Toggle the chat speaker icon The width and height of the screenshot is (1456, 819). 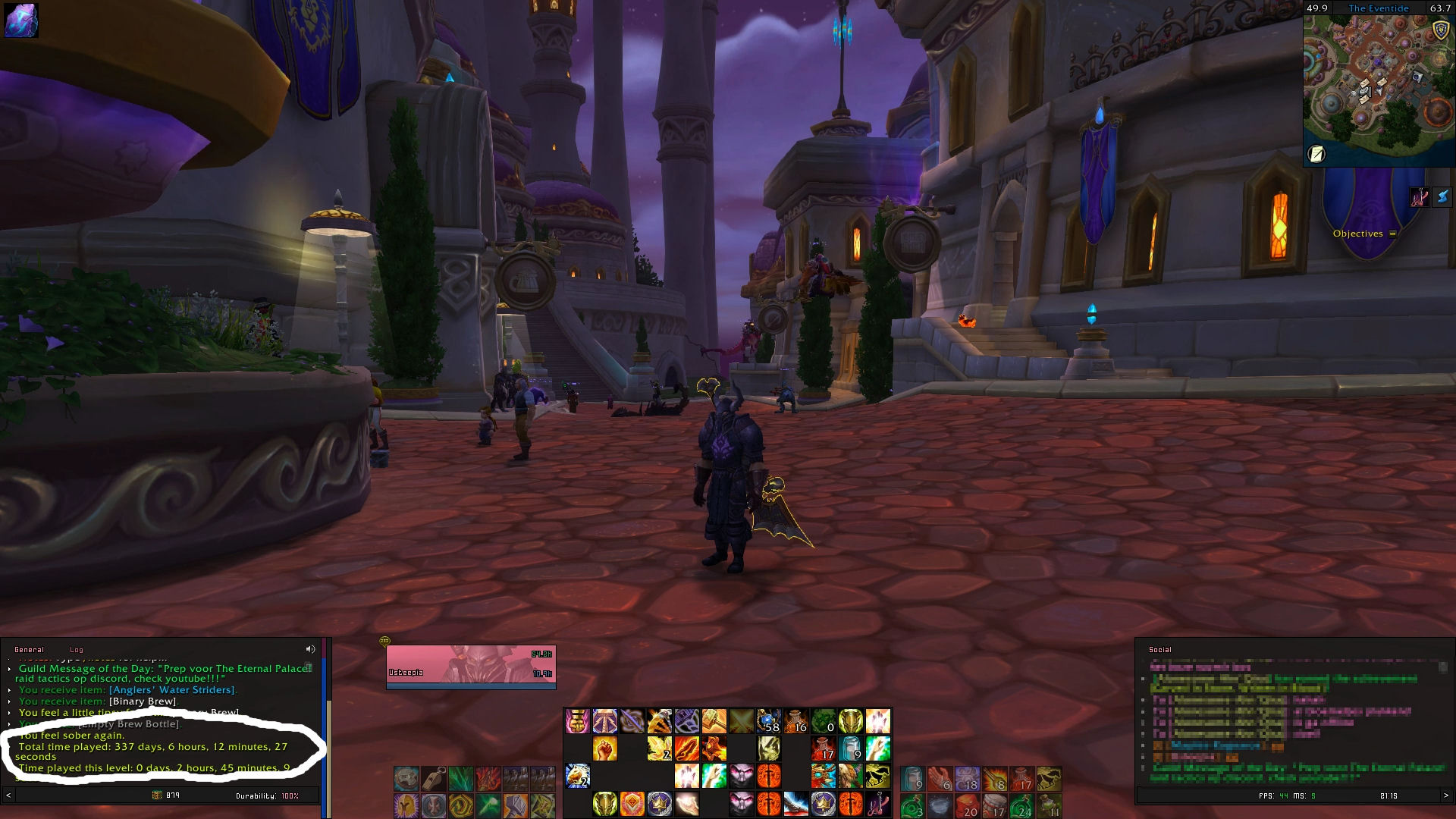(310, 649)
